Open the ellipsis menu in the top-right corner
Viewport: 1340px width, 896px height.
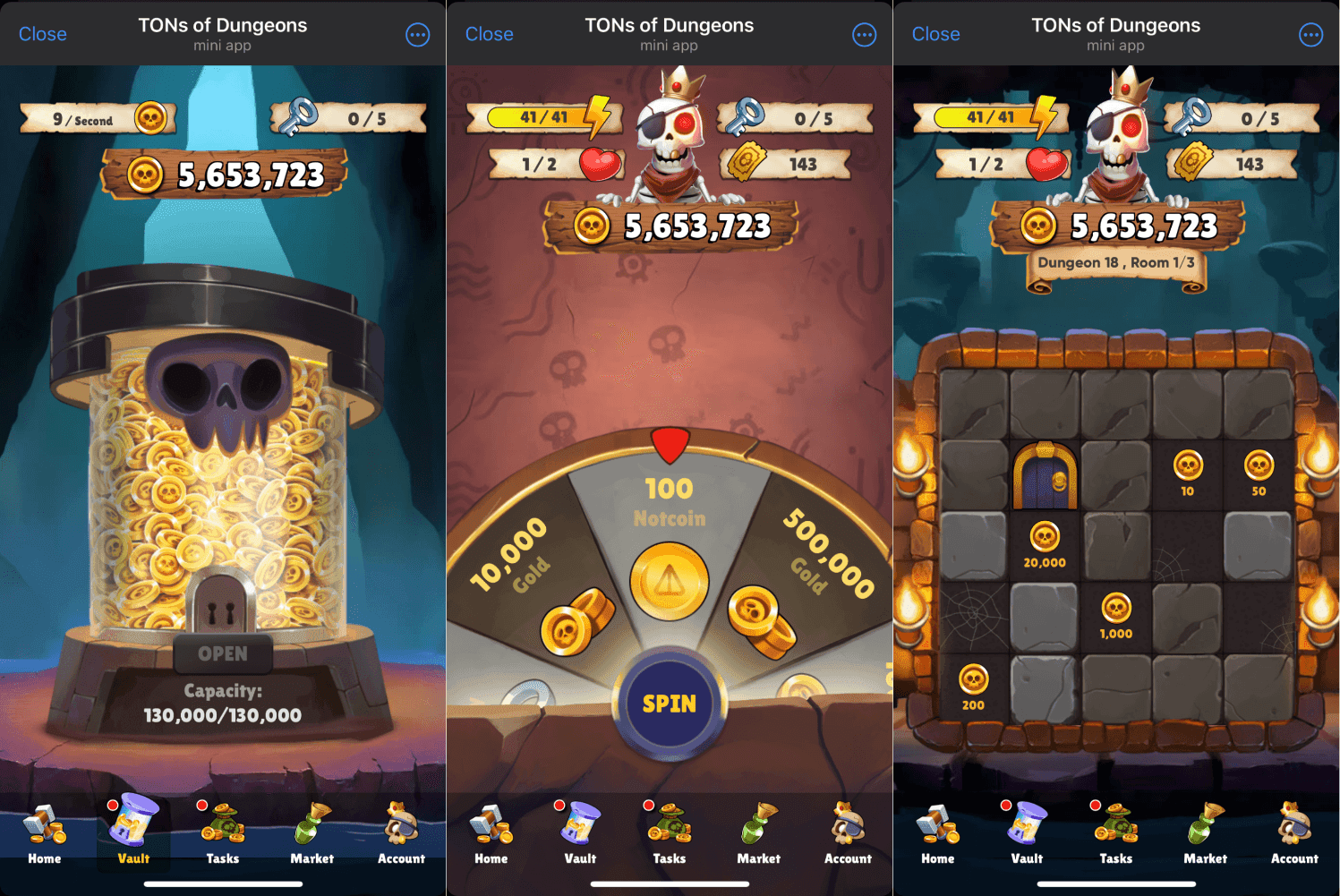[417, 34]
